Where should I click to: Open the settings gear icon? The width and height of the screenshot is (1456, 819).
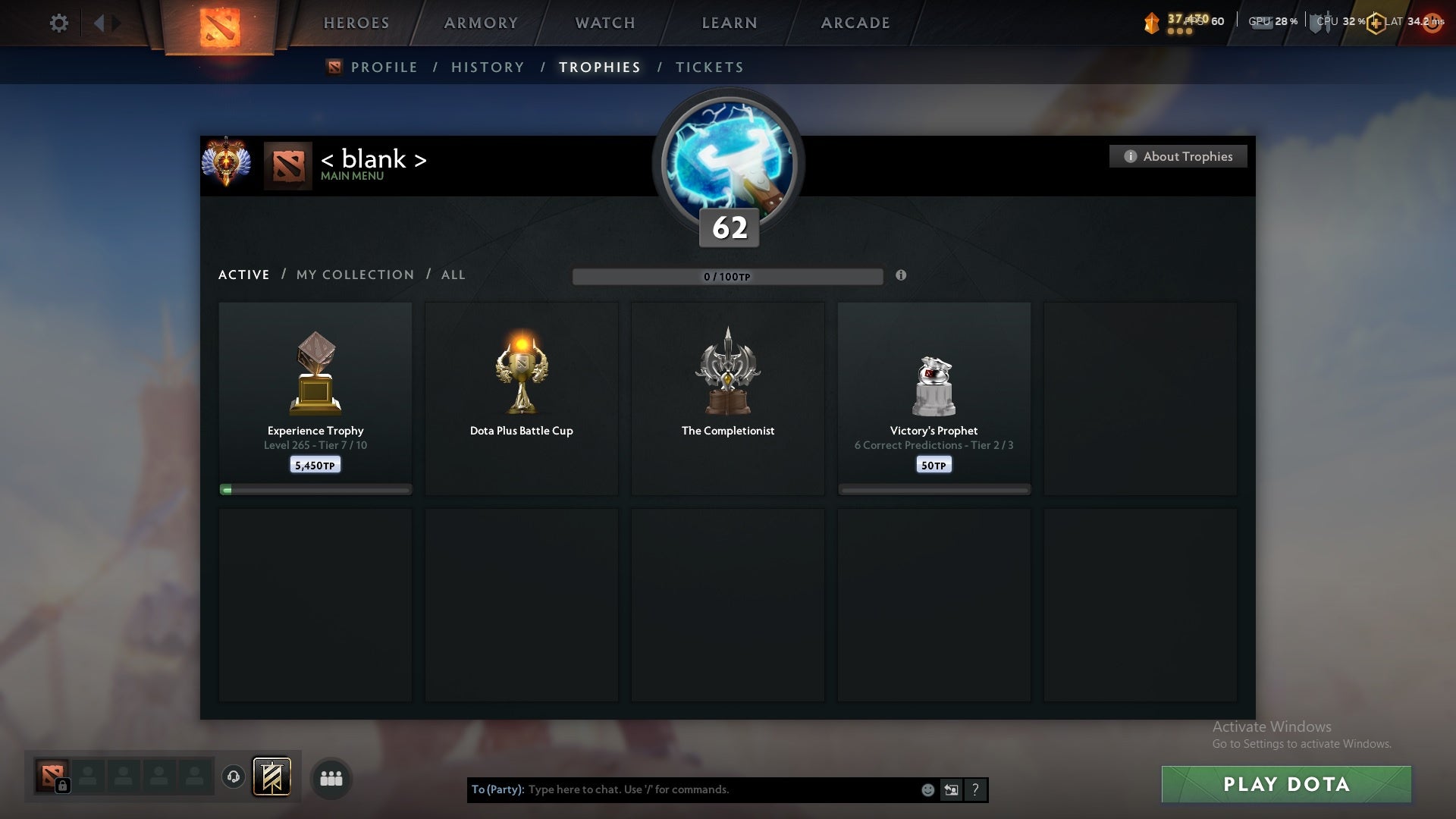point(59,23)
